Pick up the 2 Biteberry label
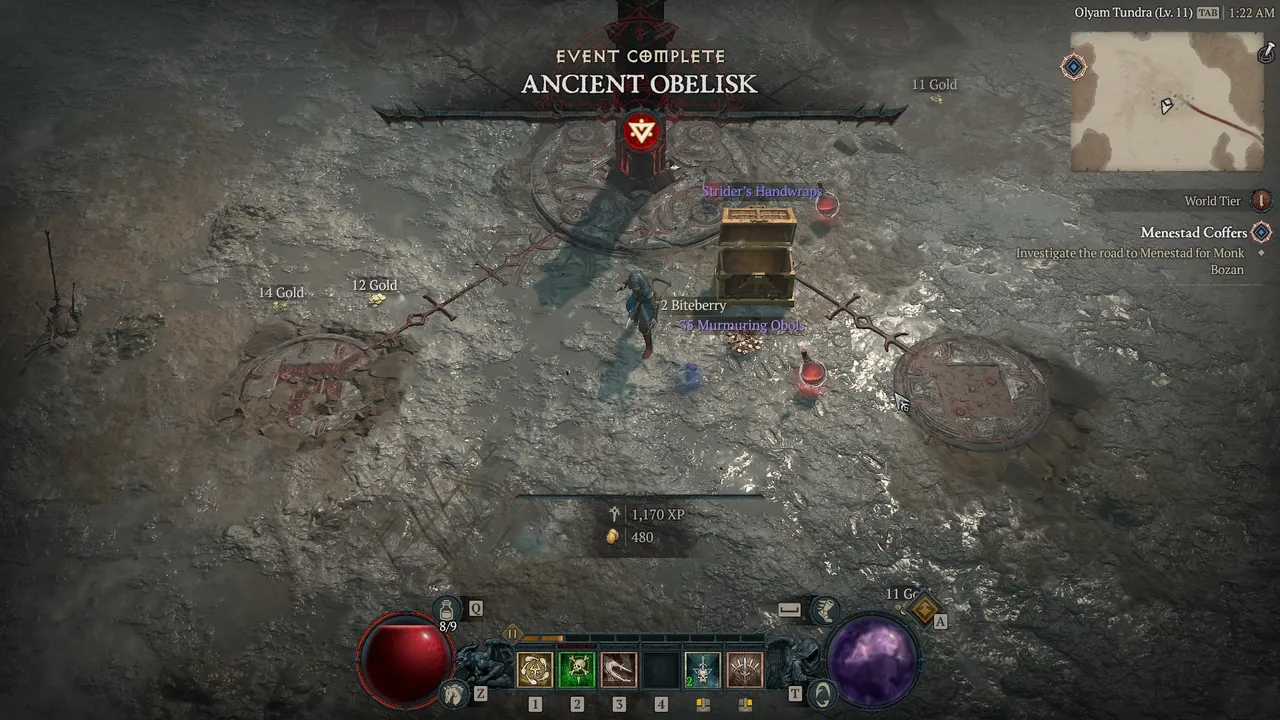Viewport: 1280px width, 720px height. (693, 305)
